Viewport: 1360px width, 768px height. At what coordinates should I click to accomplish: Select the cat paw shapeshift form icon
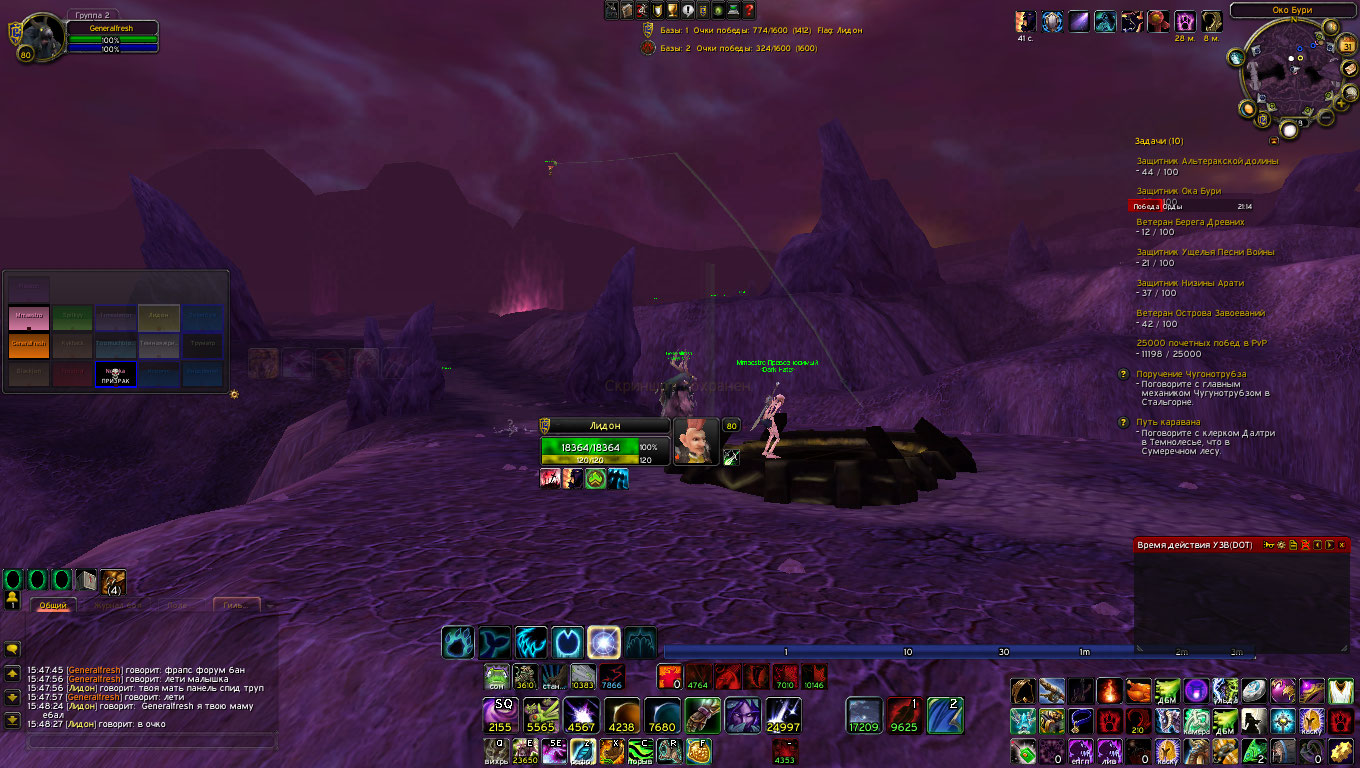[x=458, y=641]
